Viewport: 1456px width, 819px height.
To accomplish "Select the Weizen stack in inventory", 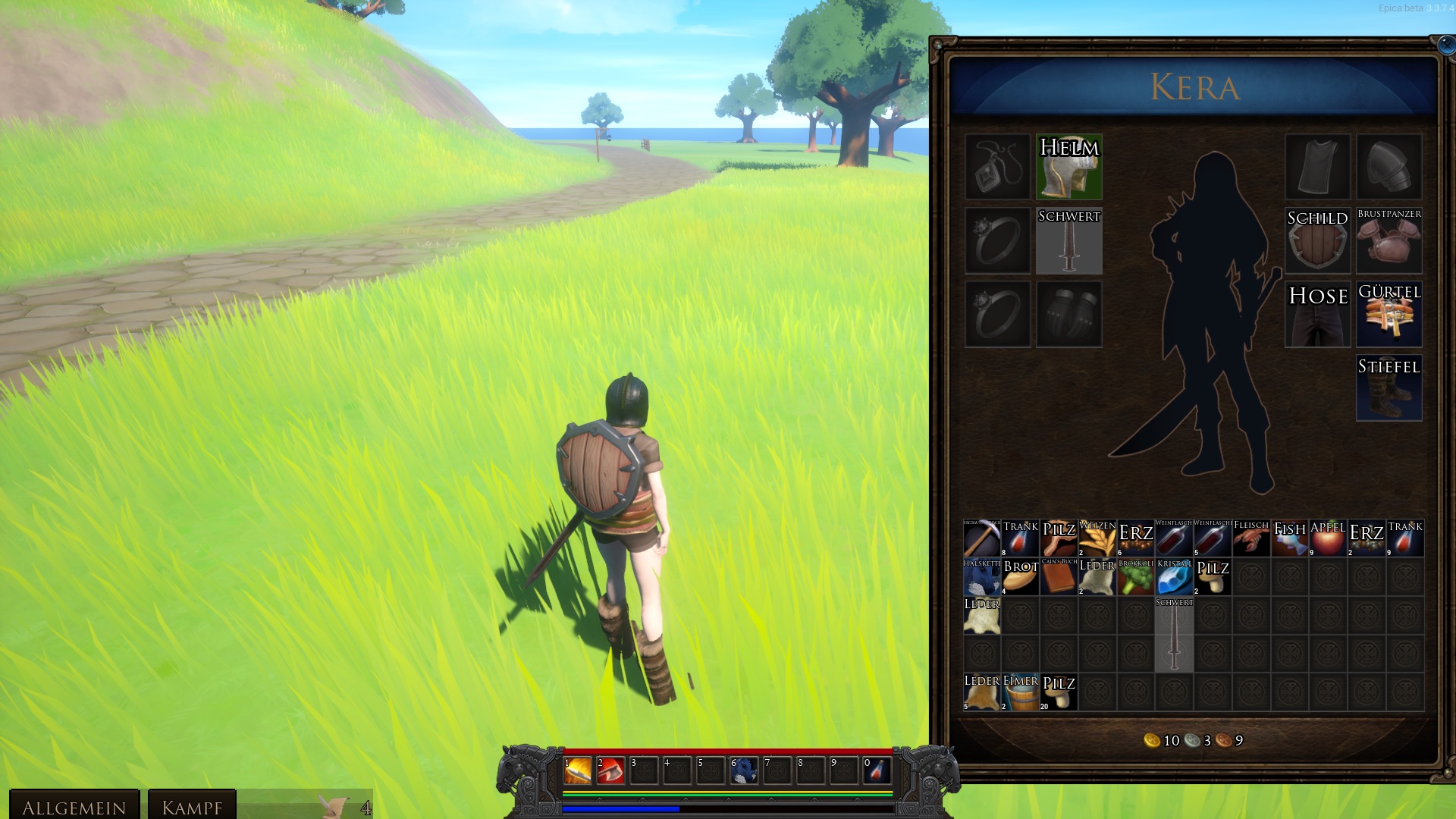I will (1097, 538).
